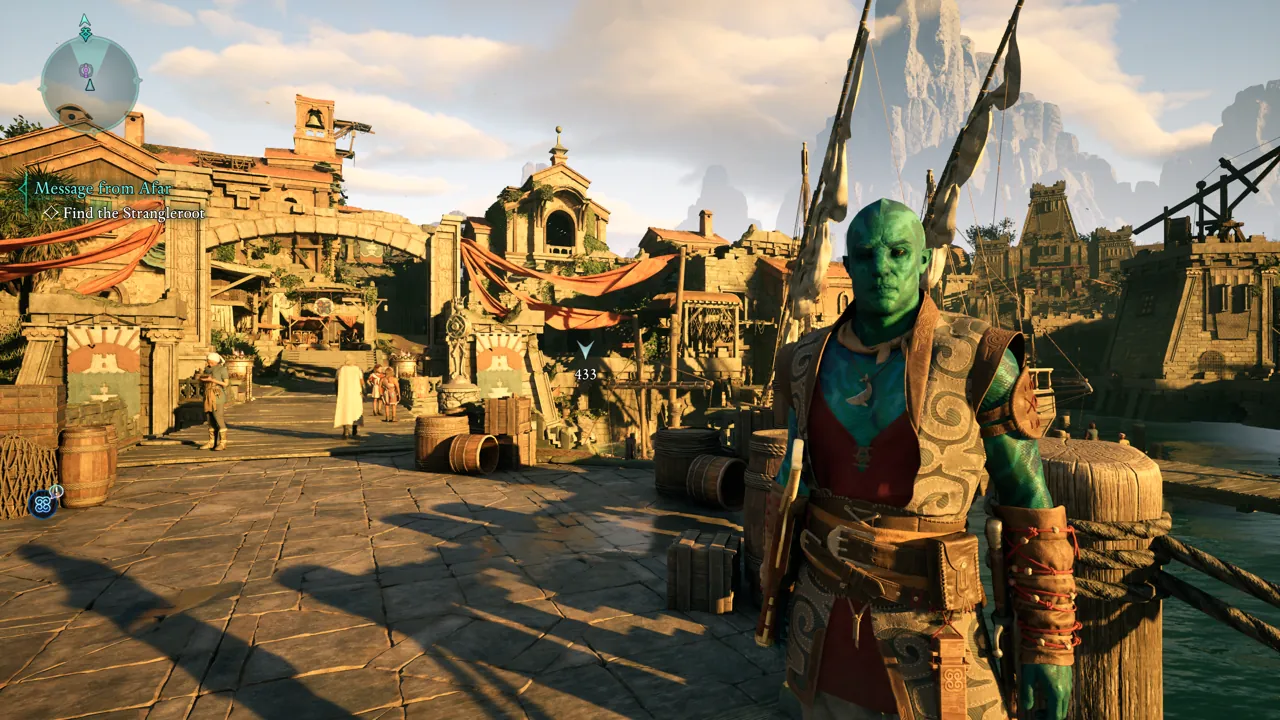Select the Message from Afar quest tracker
This screenshot has width=1280, height=720.
(102, 188)
